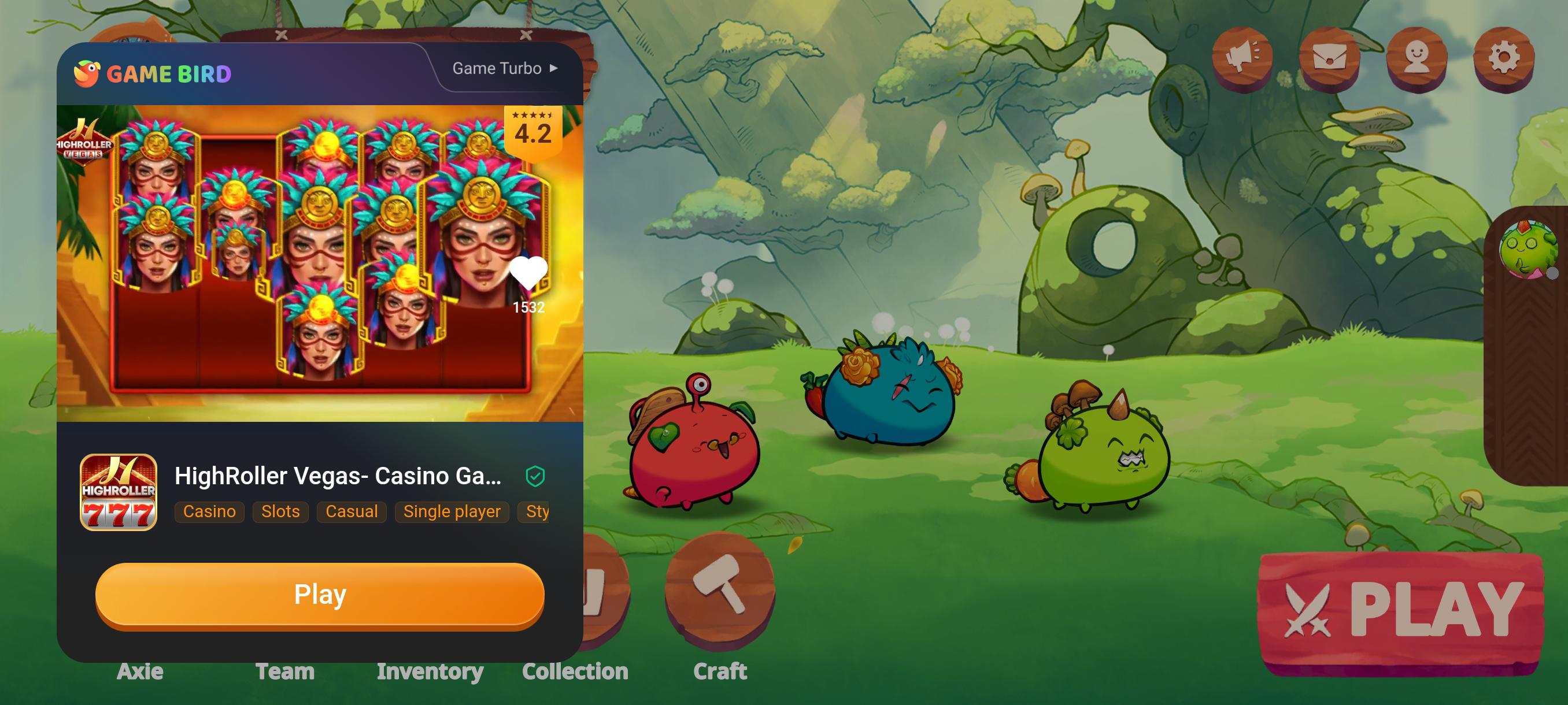Close the Game Bird ad popup
The image size is (1568, 705).
click(x=526, y=34)
